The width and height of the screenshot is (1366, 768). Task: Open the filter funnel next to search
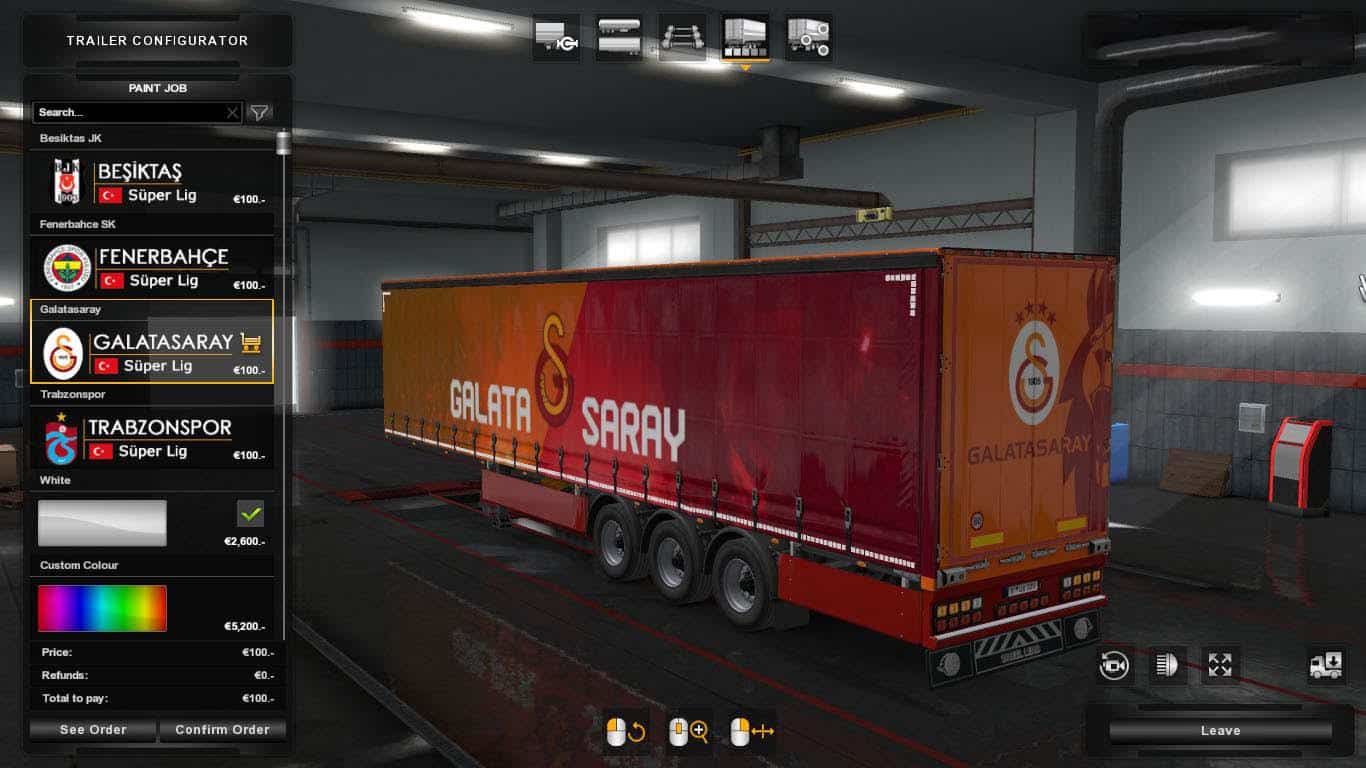click(259, 113)
